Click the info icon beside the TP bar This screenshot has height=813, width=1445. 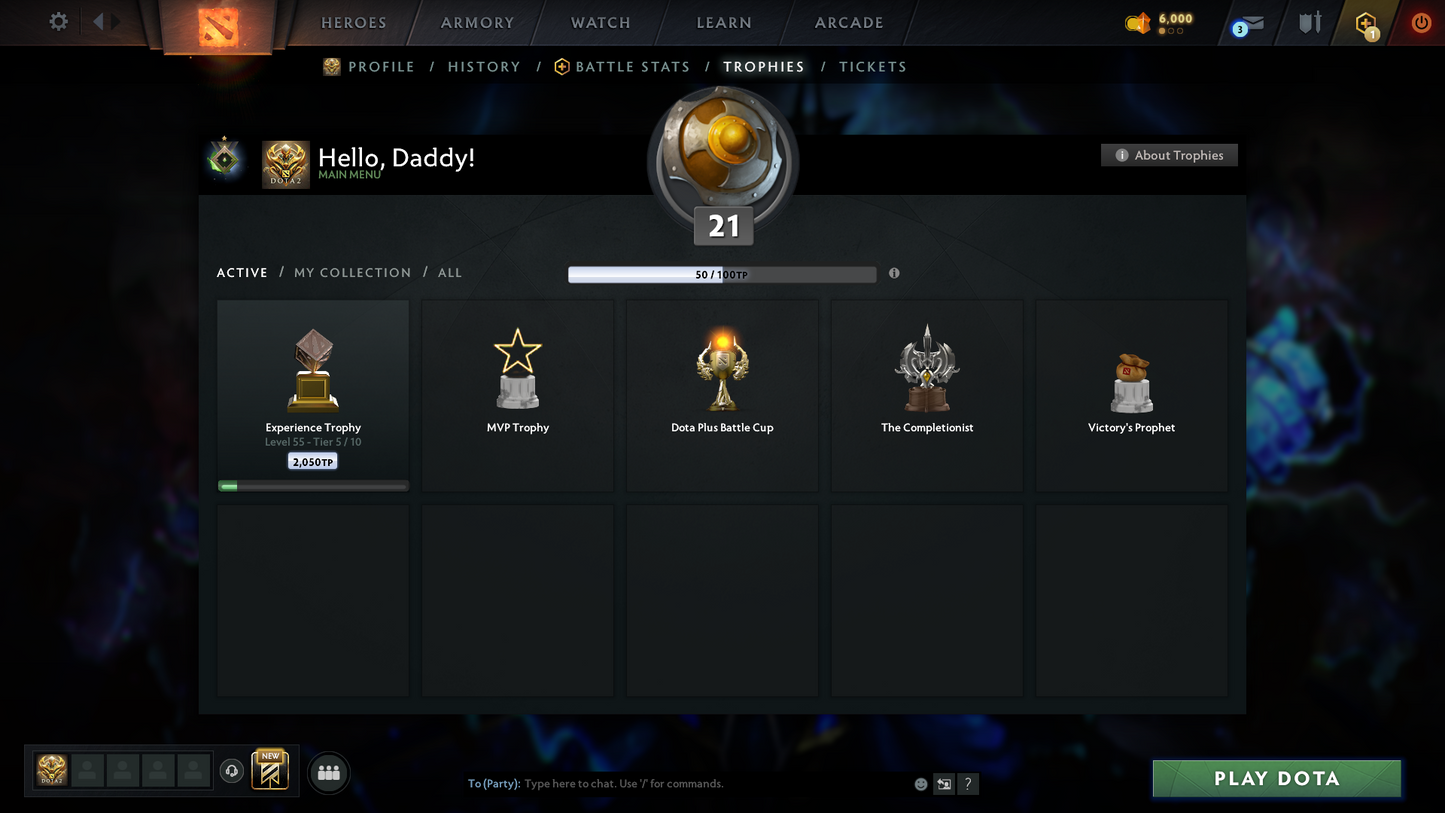(893, 273)
